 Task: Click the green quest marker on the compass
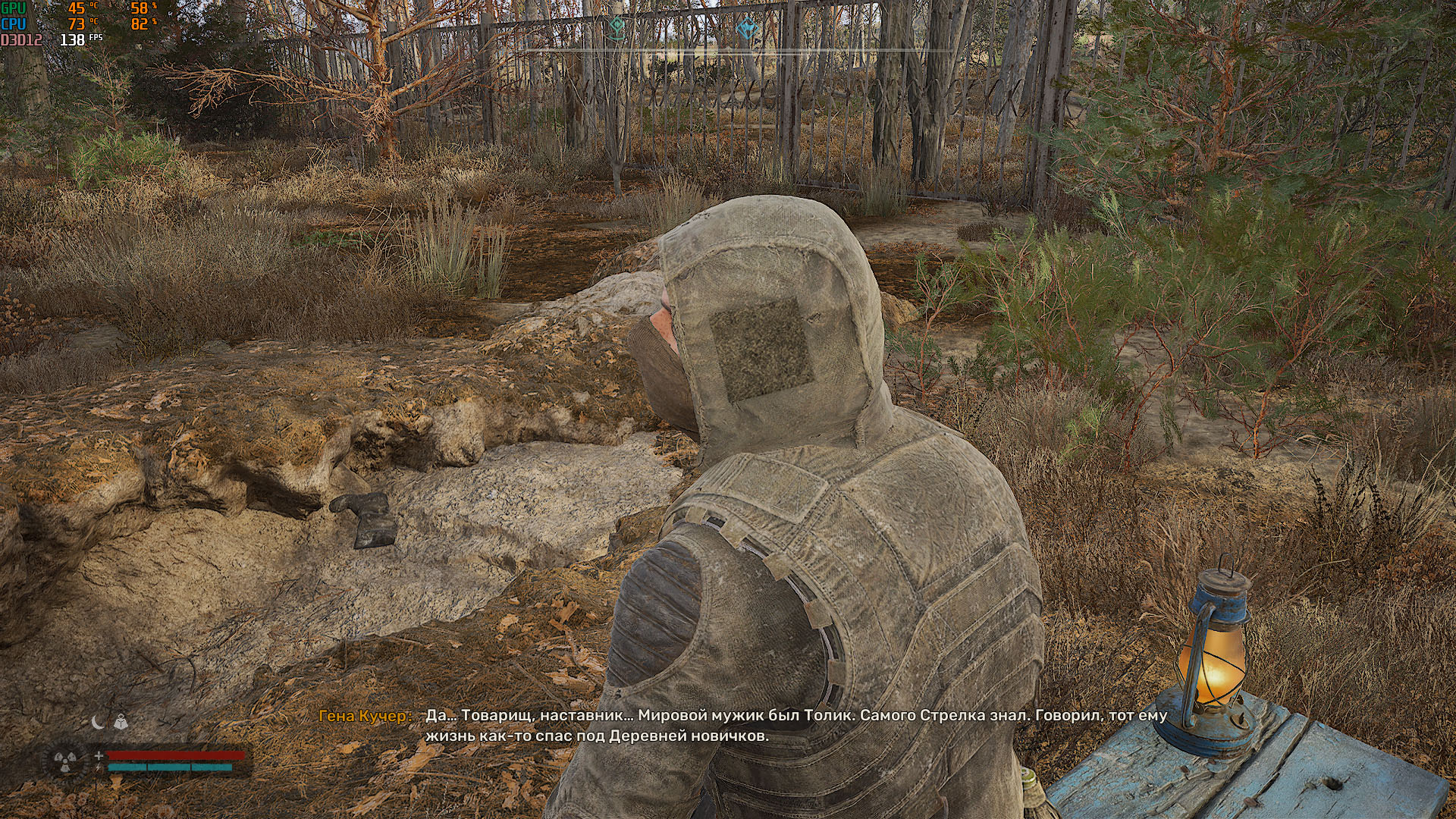coord(617,28)
